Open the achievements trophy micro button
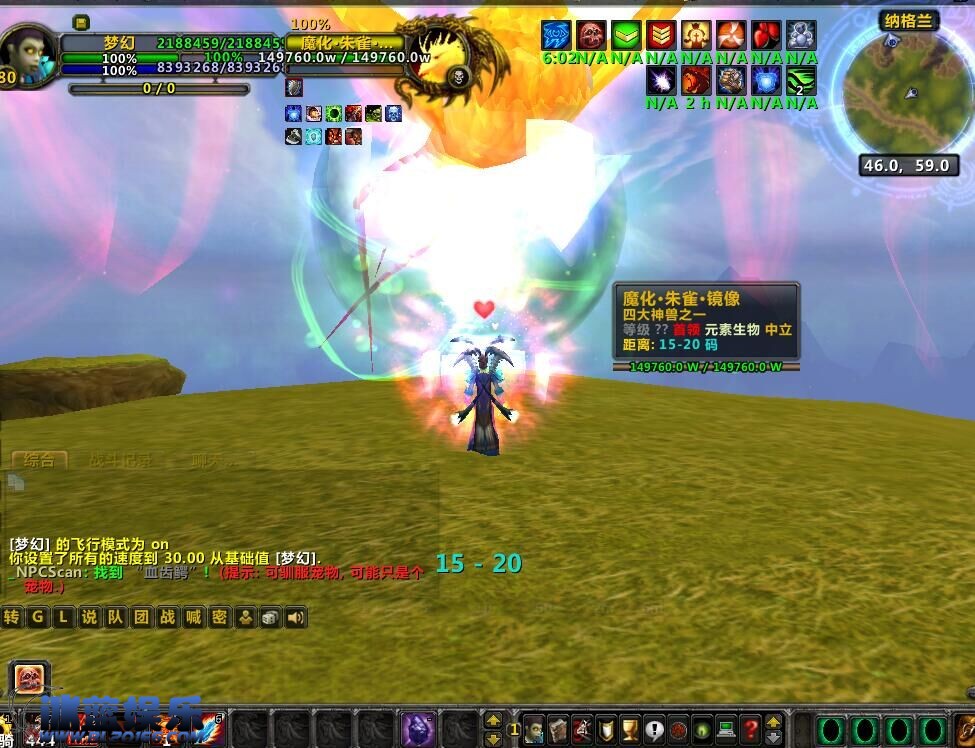975x748 pixels. (630, 729)
